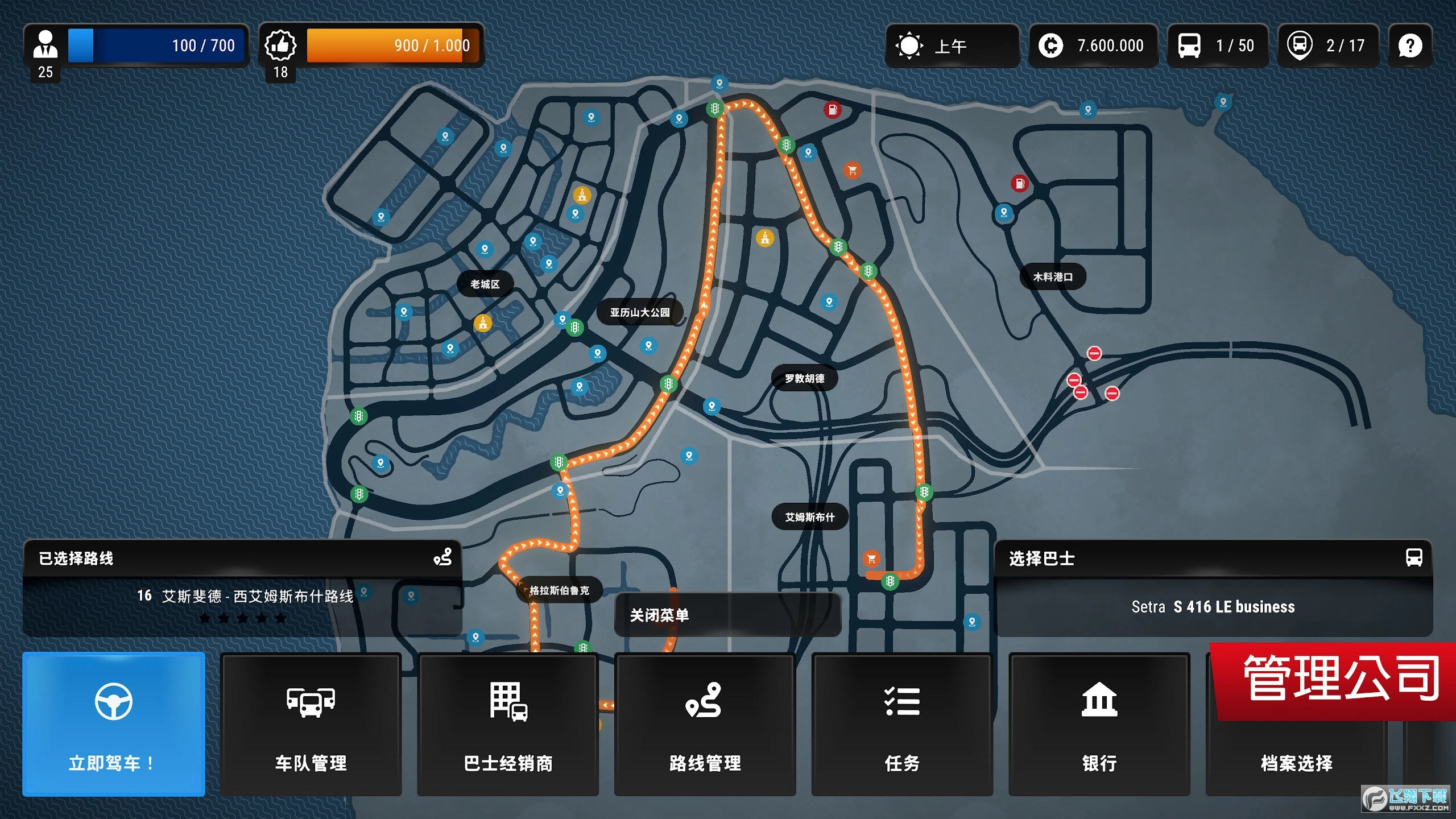Screen dimensions: 1456x819
Task: Click the tasks checklist icon
Action: coord(902,702)
